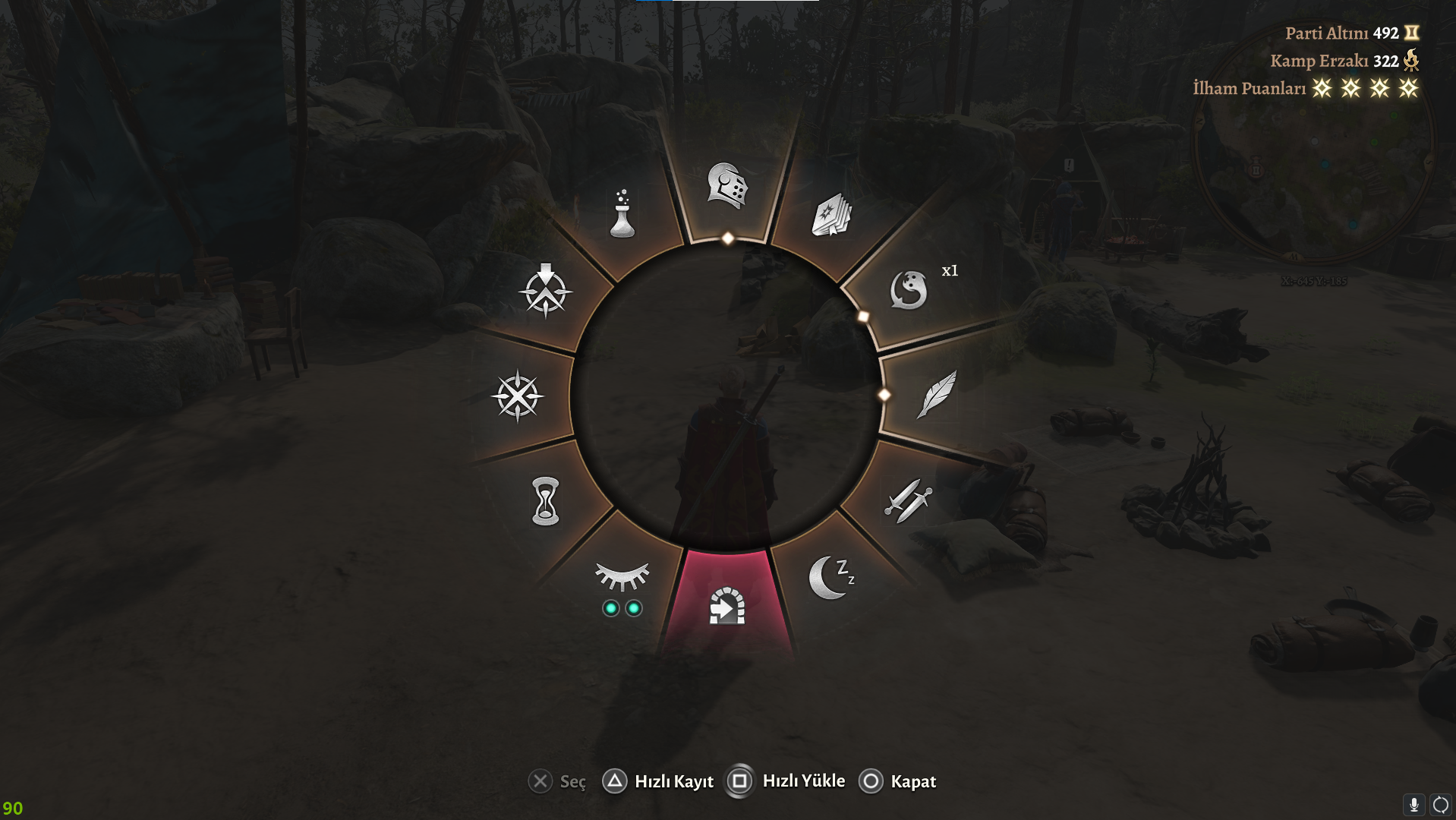
Task: Open the spell cards wheel slot
Action: pos(832,215)
